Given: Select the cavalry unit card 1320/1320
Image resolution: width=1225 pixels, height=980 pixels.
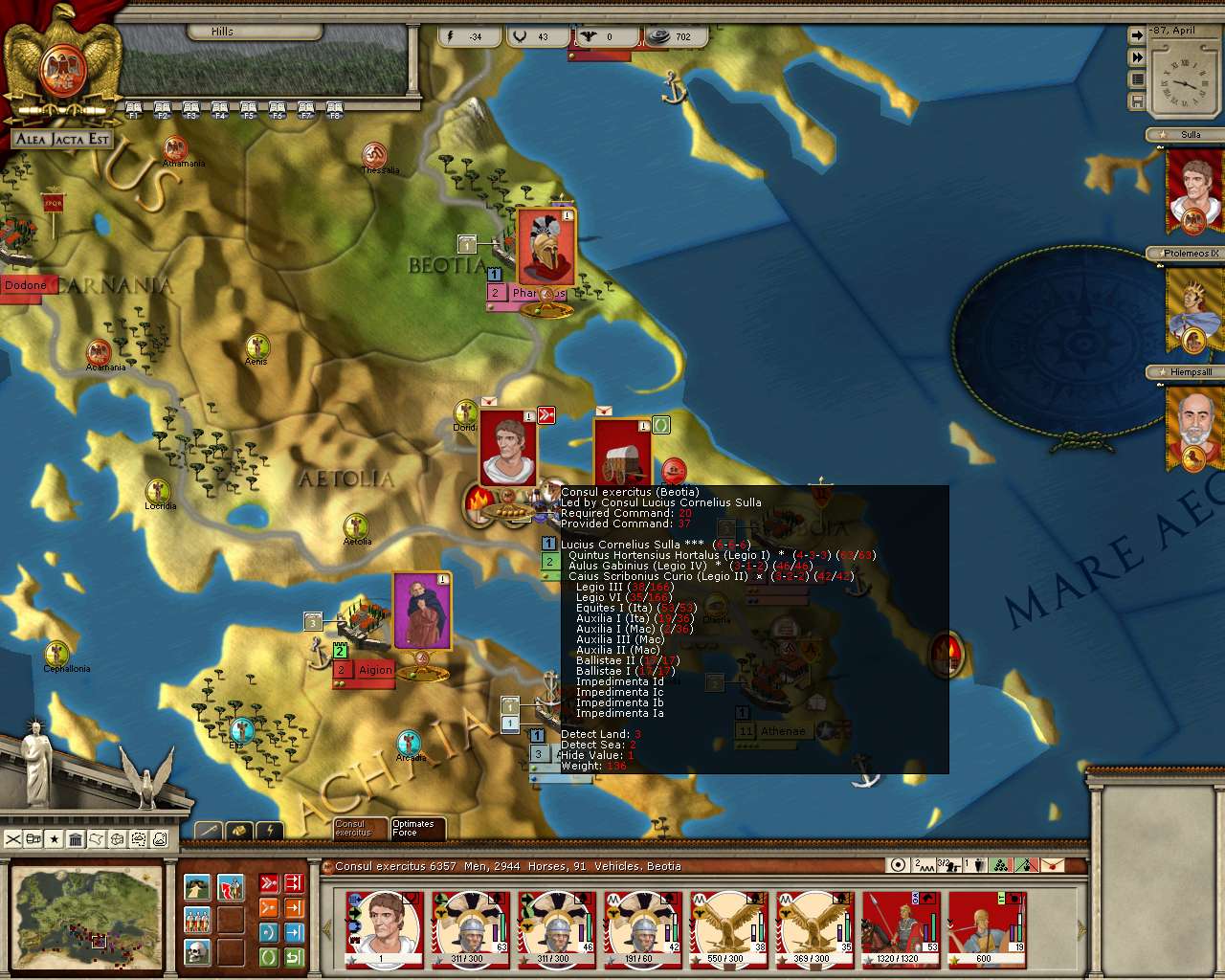Looking at the screenshot, I should click(900, 928).
